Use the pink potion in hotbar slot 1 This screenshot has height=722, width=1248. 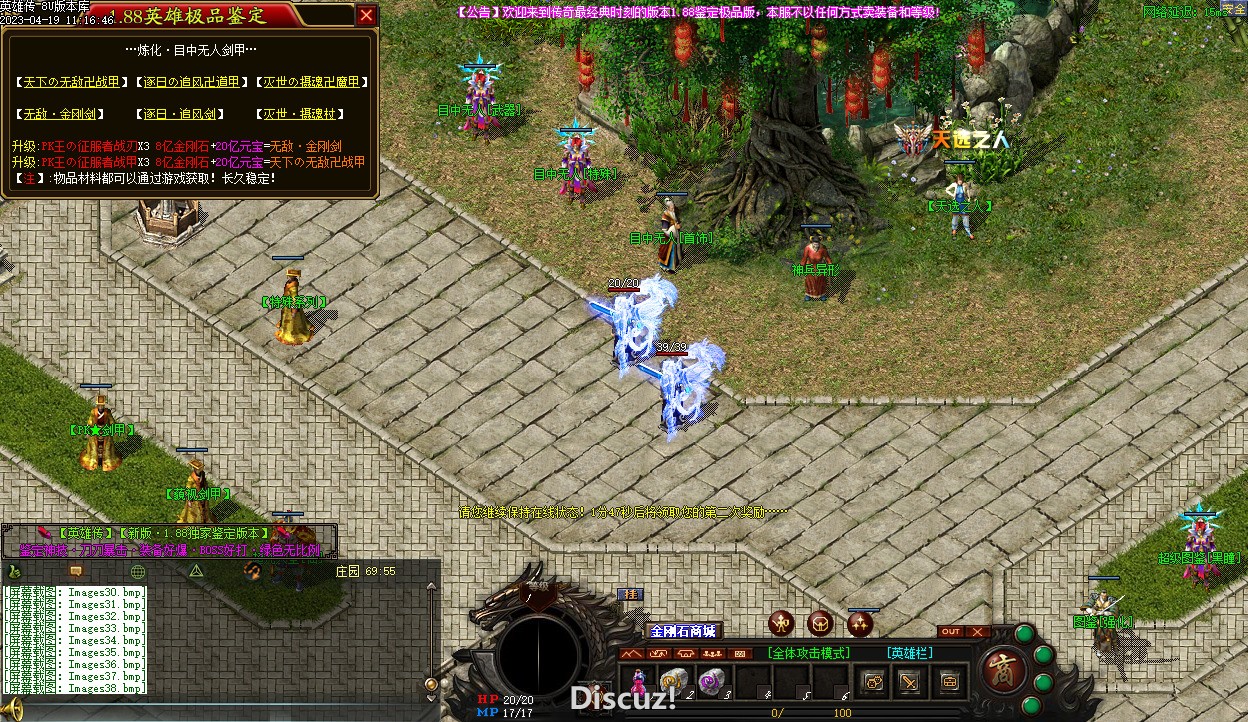(x=637, y=682)
